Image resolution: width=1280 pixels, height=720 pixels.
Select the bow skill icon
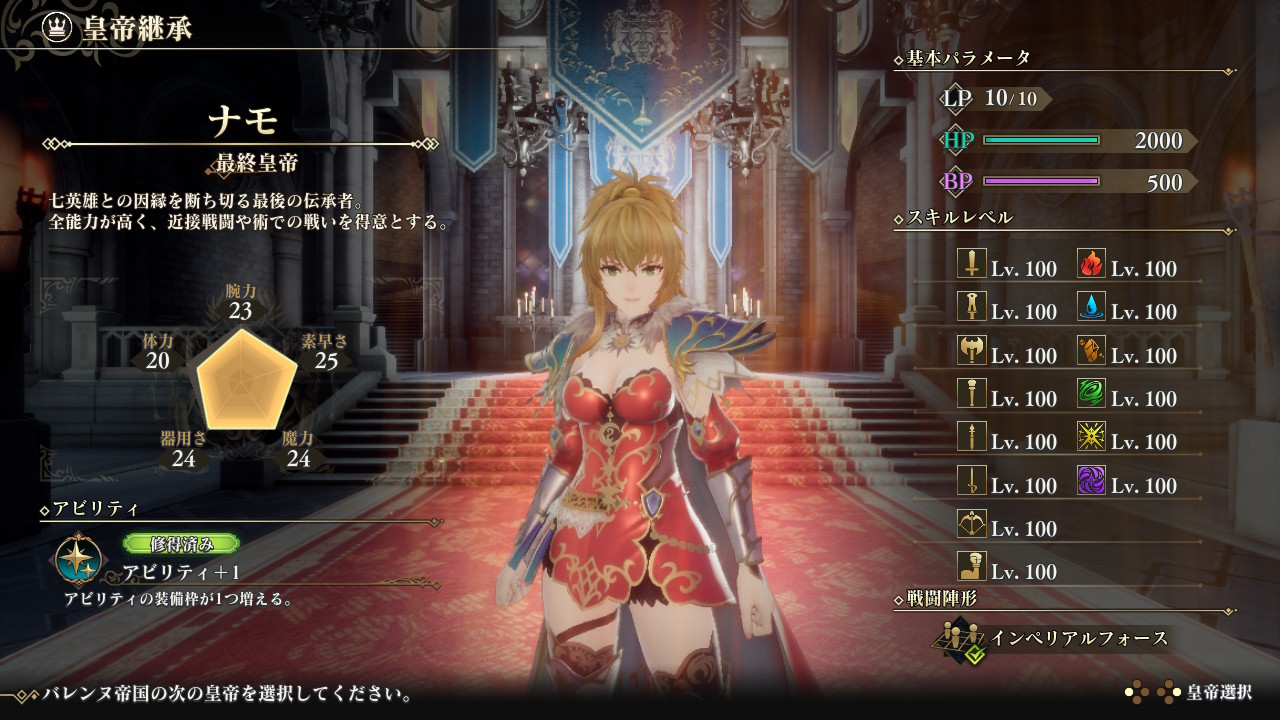pyautogui.click(x=972, y=524)
